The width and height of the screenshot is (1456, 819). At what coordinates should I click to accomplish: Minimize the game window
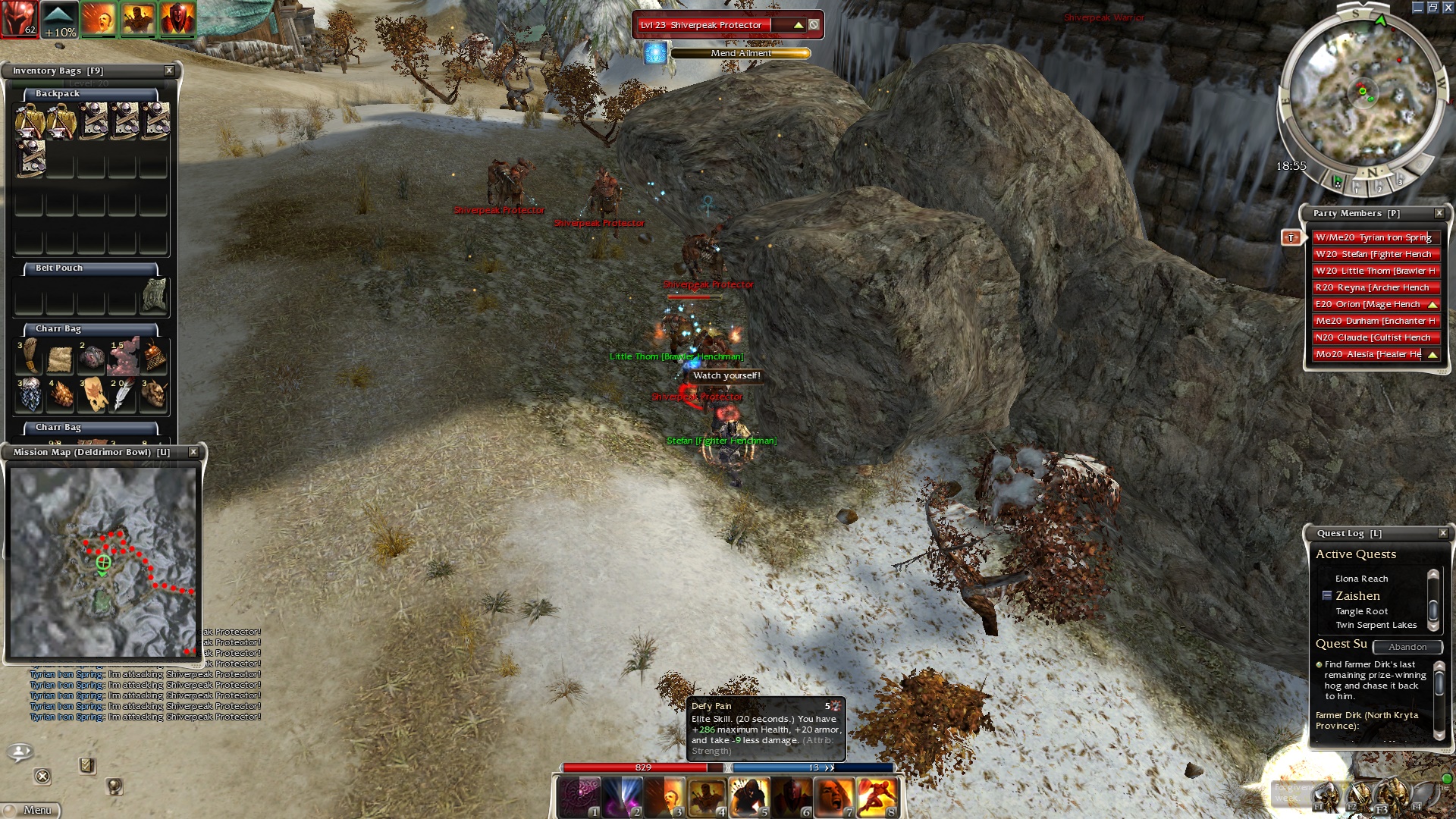[x=1417, y=8]
